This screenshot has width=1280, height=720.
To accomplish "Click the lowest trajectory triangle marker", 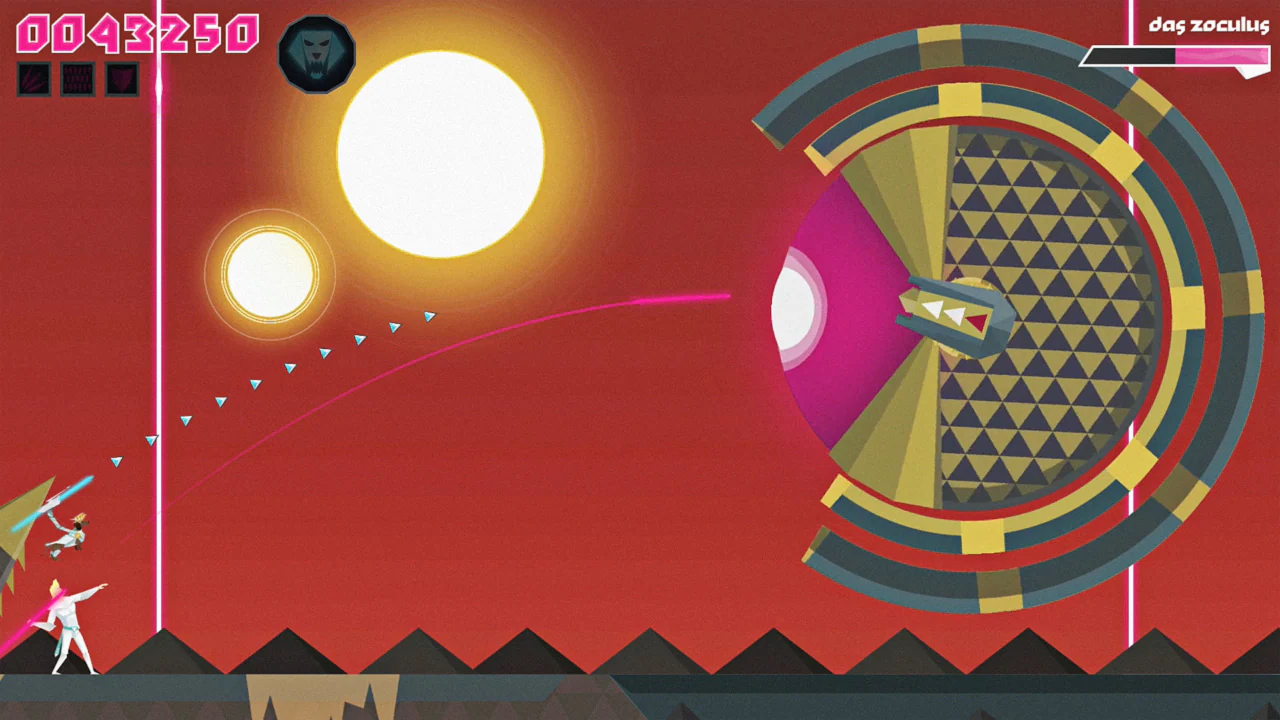I will (117, 462).
